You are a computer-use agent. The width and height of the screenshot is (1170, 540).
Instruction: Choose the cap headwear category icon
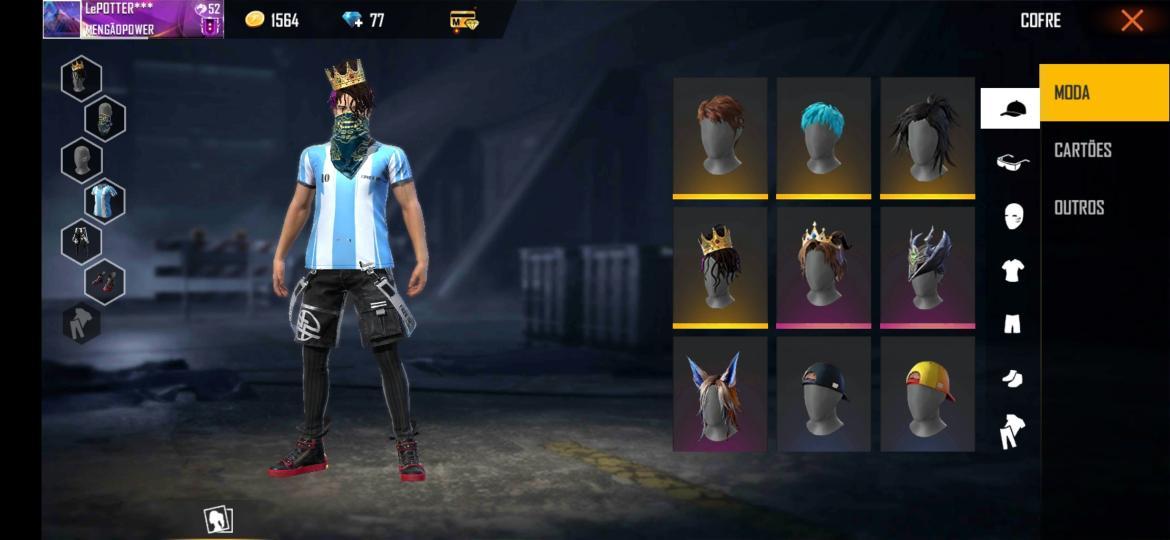[x=1011, y=108]
